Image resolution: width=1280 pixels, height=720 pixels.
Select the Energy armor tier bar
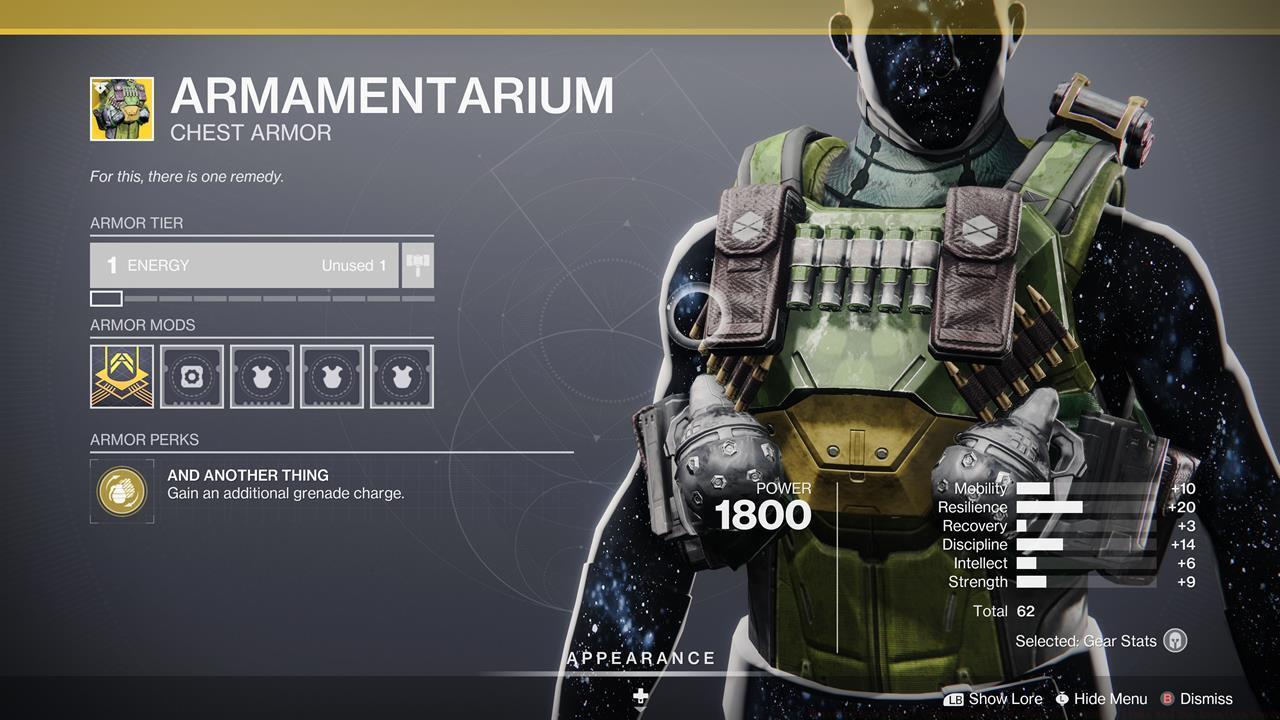coord(245,265)
